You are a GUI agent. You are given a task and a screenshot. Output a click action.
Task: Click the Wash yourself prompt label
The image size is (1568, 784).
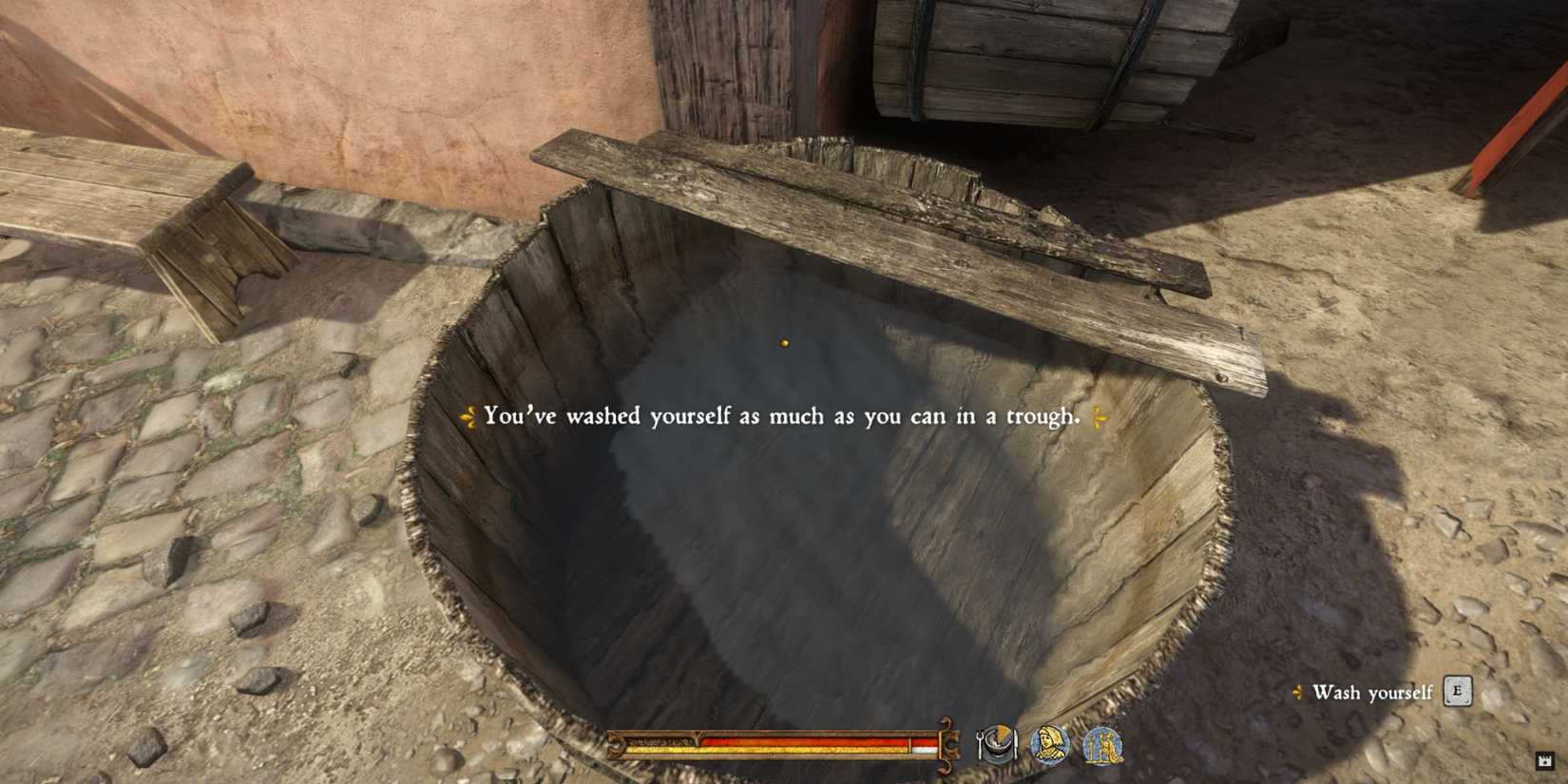tap(1372, 693)
